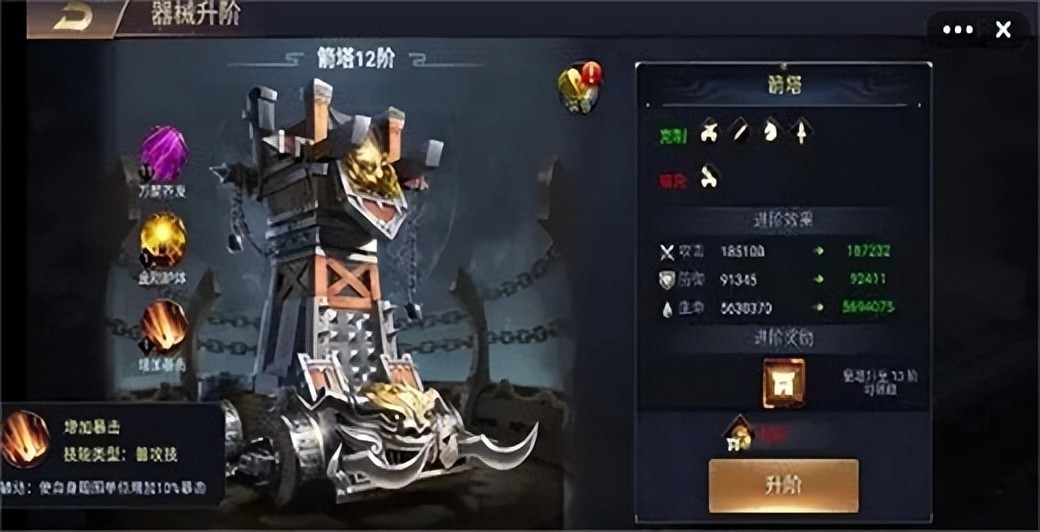1040x532 pixels.
Task: Go back using the golden arrow button
Action: [72, 17]
